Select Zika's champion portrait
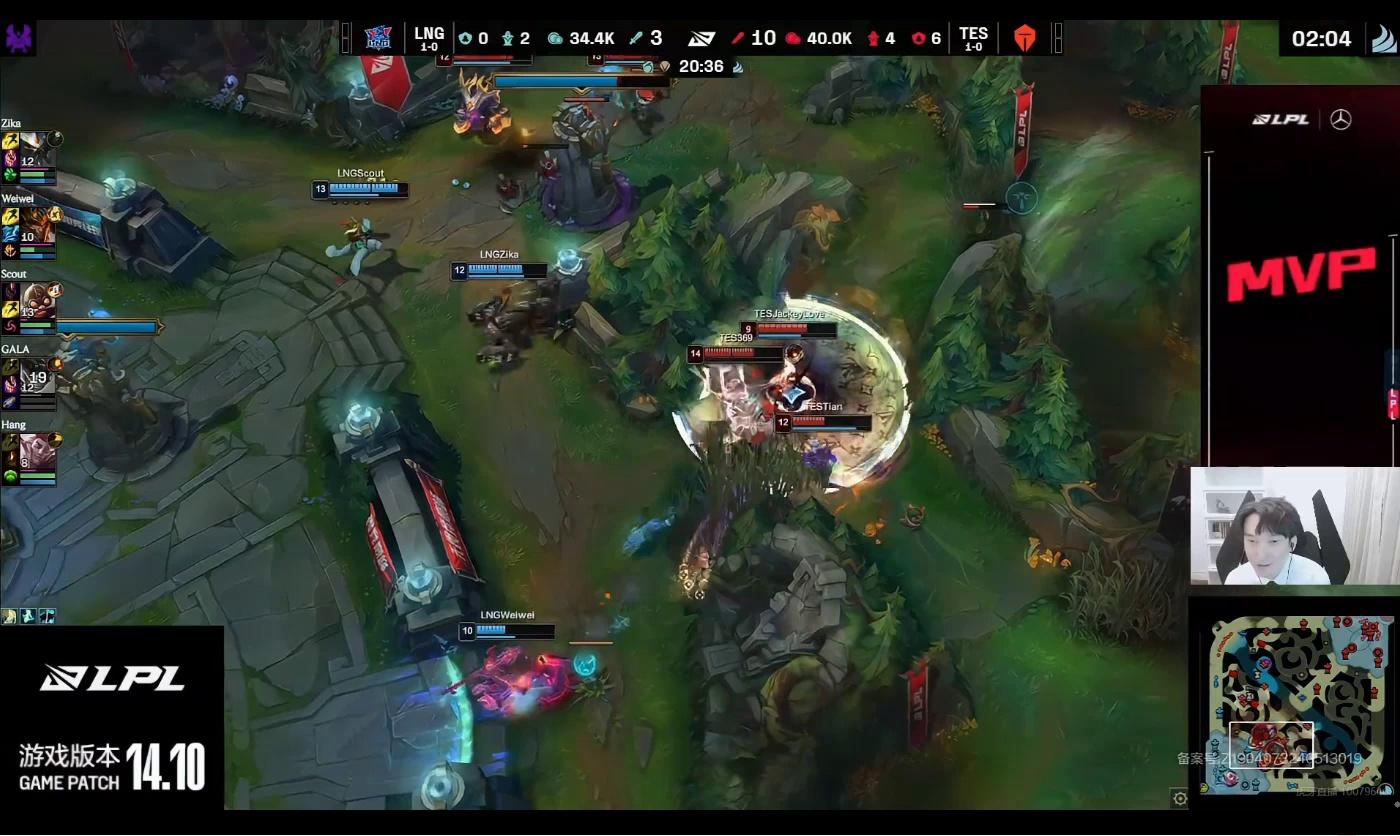The height and width of the screenshot is (836, 1400). 35,148
